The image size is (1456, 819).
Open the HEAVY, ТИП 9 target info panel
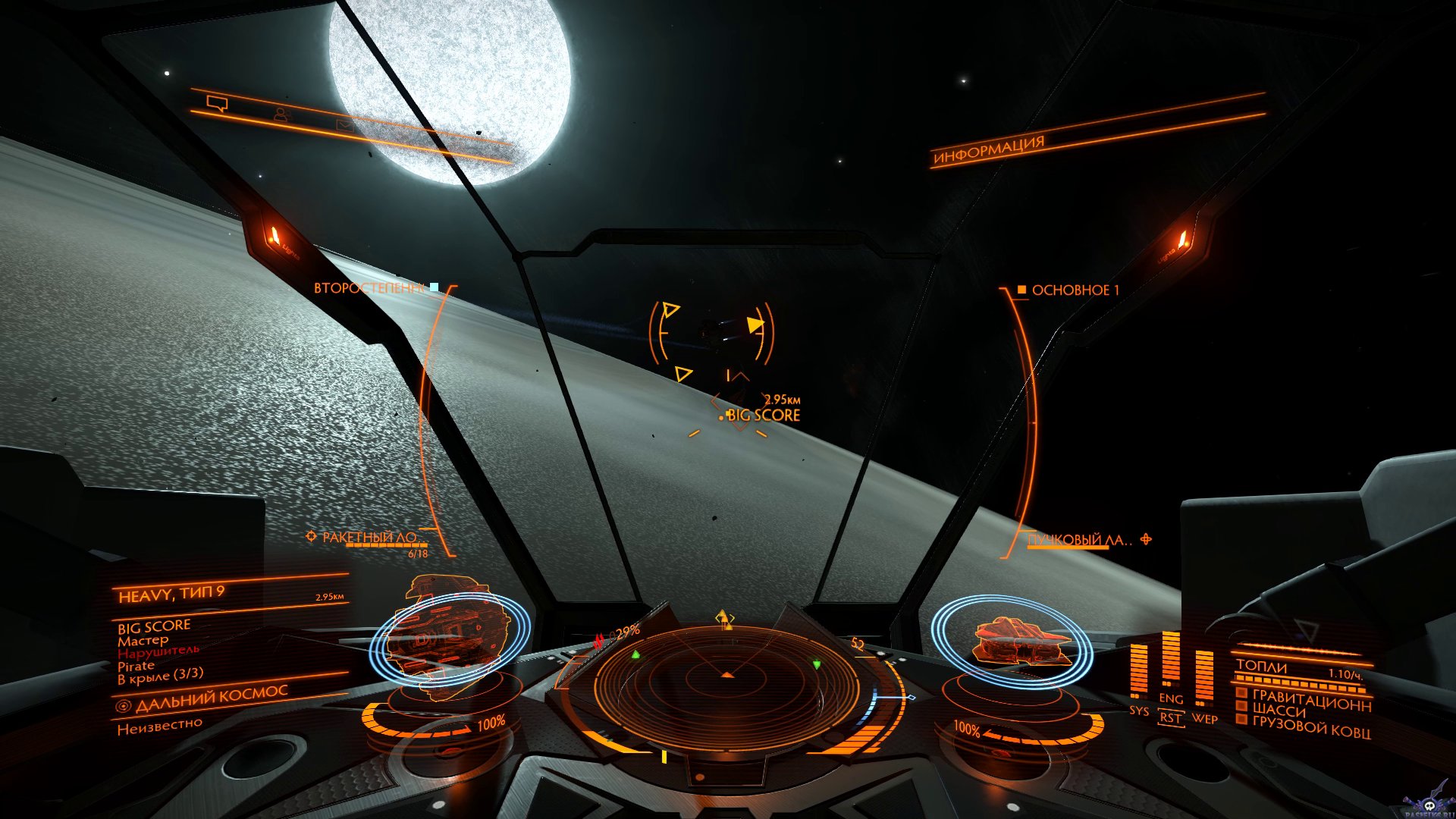(171, 594)
